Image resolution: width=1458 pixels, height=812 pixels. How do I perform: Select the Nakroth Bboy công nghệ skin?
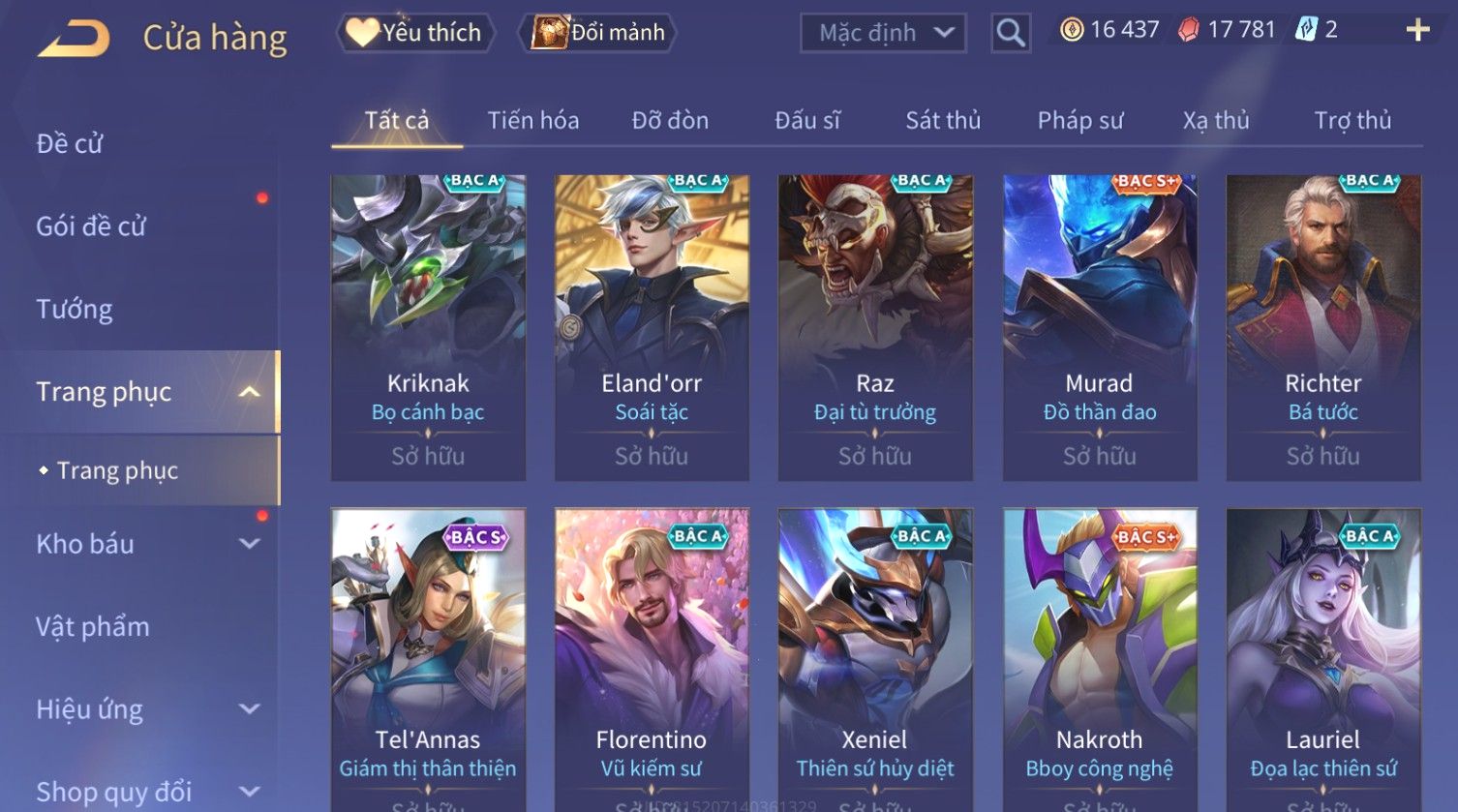1099,658
